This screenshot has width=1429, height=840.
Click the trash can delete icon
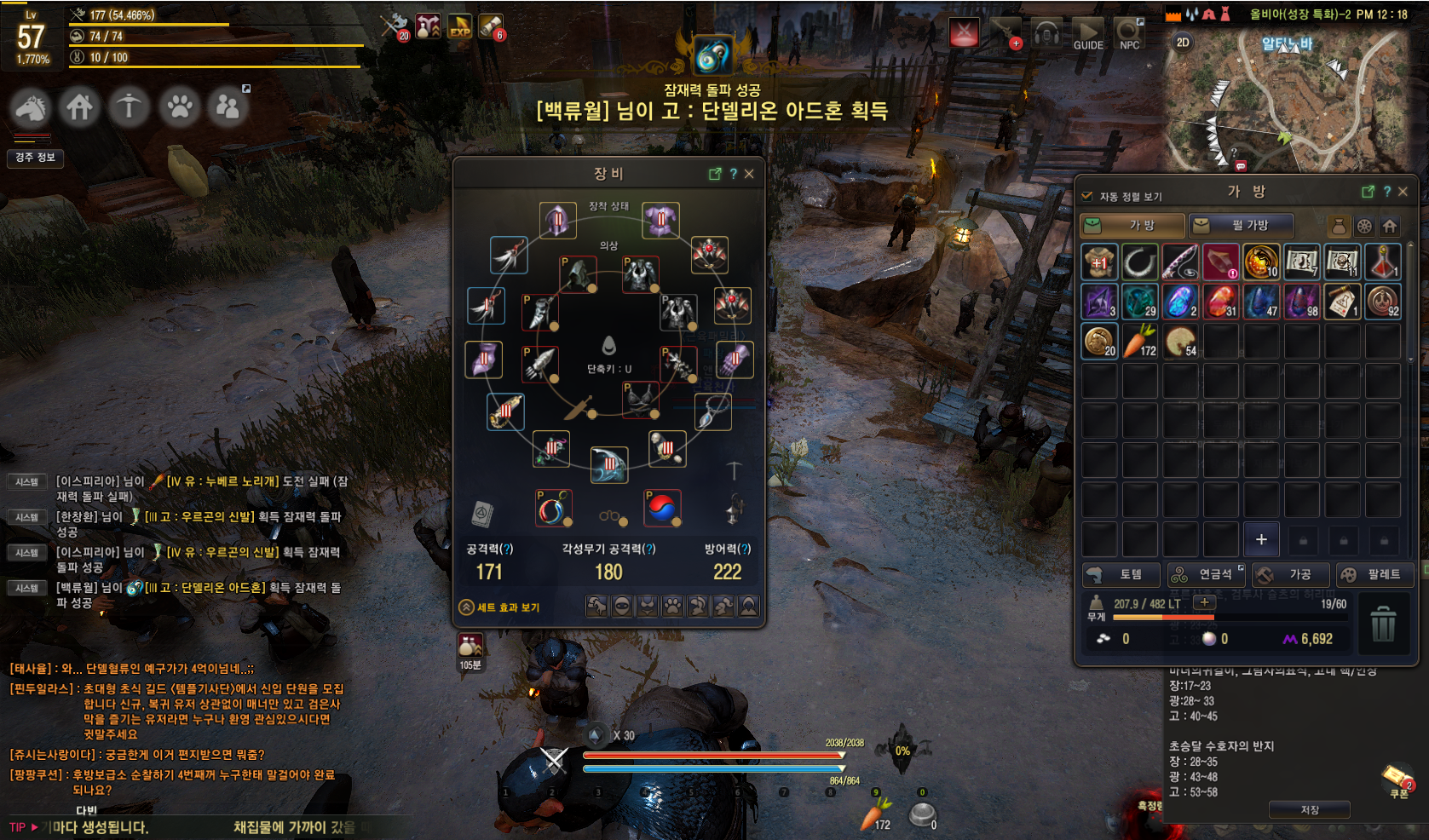pyautogui.click(x=1383, y=624)
